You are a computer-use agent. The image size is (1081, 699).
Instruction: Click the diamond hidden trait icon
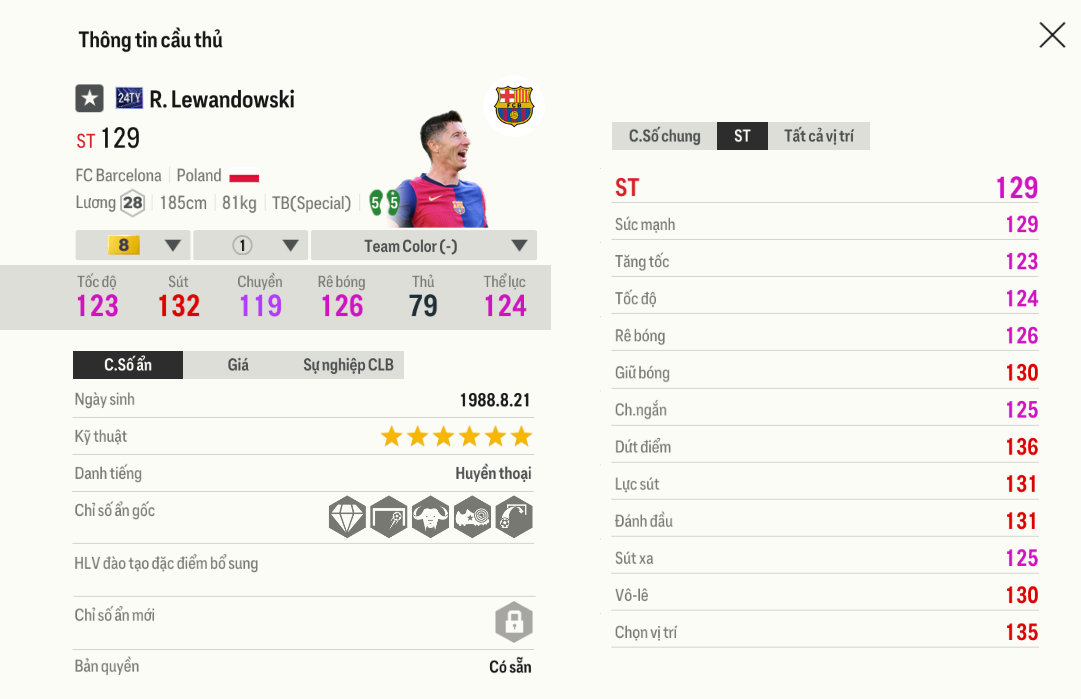pyautogui.click(x=347, y=517)
